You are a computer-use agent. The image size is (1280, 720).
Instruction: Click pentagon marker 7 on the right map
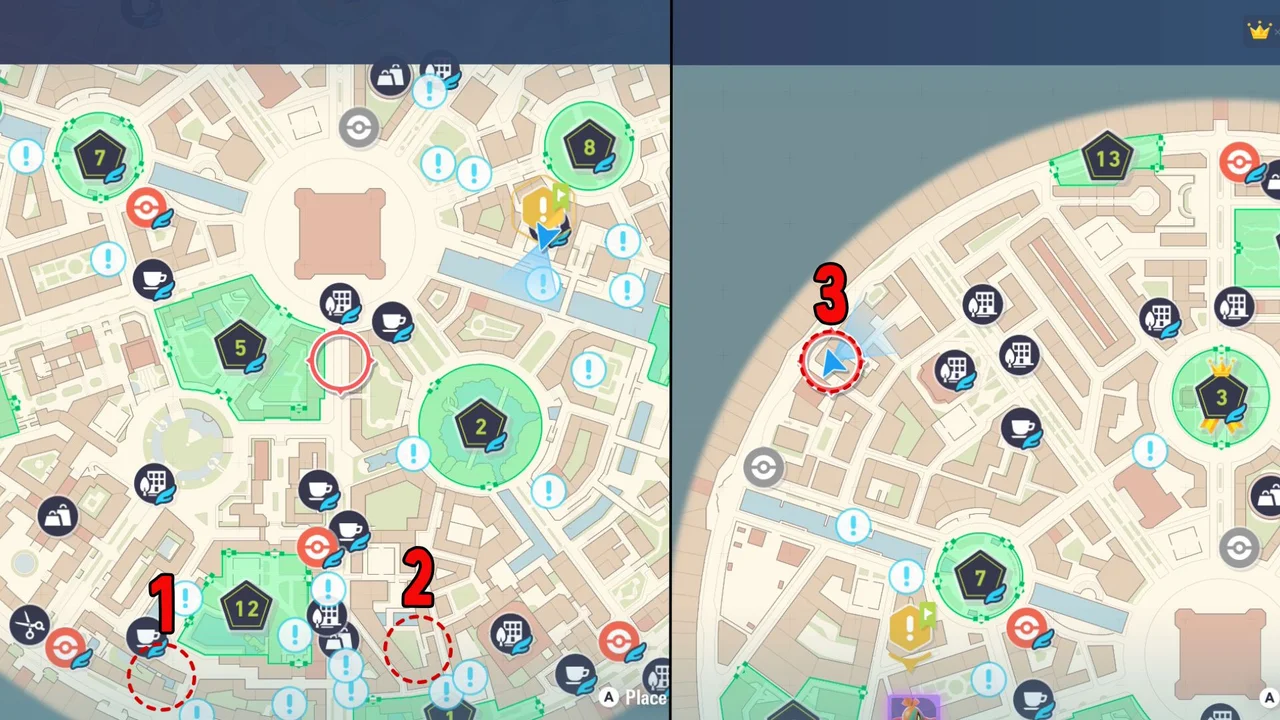click(x=978, y=578)
